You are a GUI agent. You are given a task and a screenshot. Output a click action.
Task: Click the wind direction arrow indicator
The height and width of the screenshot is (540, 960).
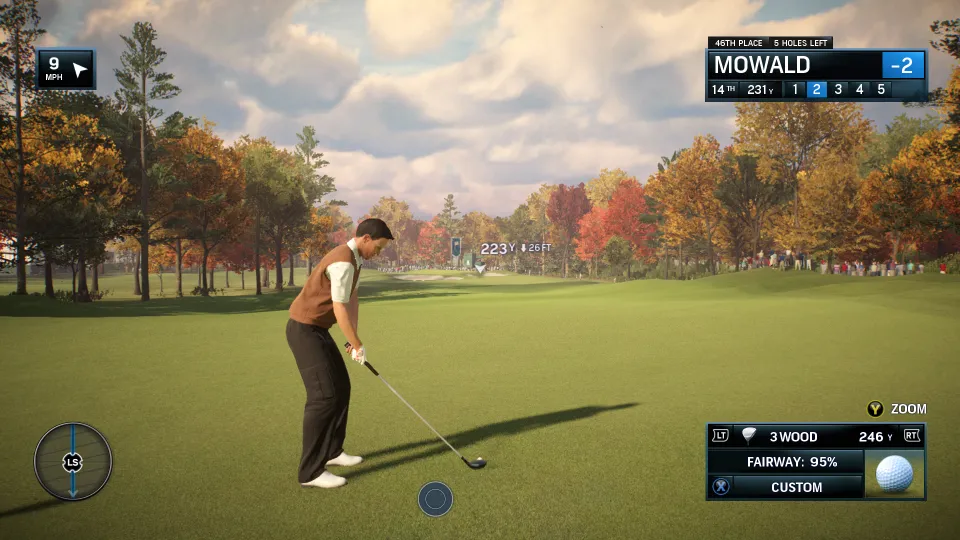pos(80,70)
